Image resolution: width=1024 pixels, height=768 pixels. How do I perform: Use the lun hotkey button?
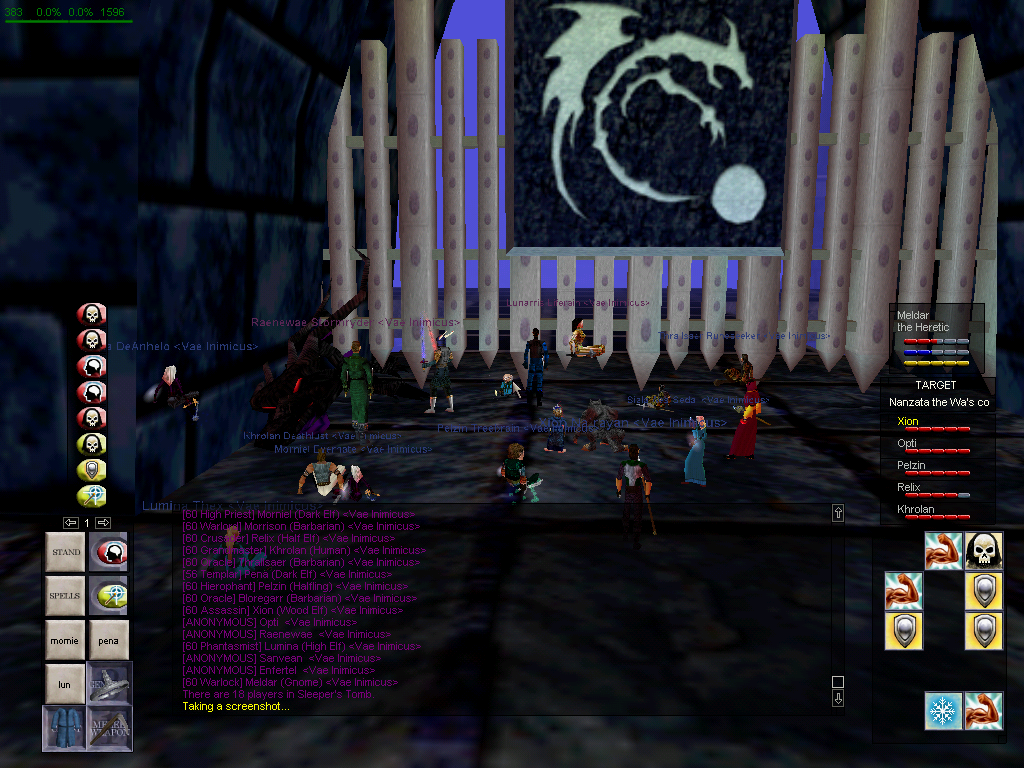pyautogui.click(x=65, y=684)
